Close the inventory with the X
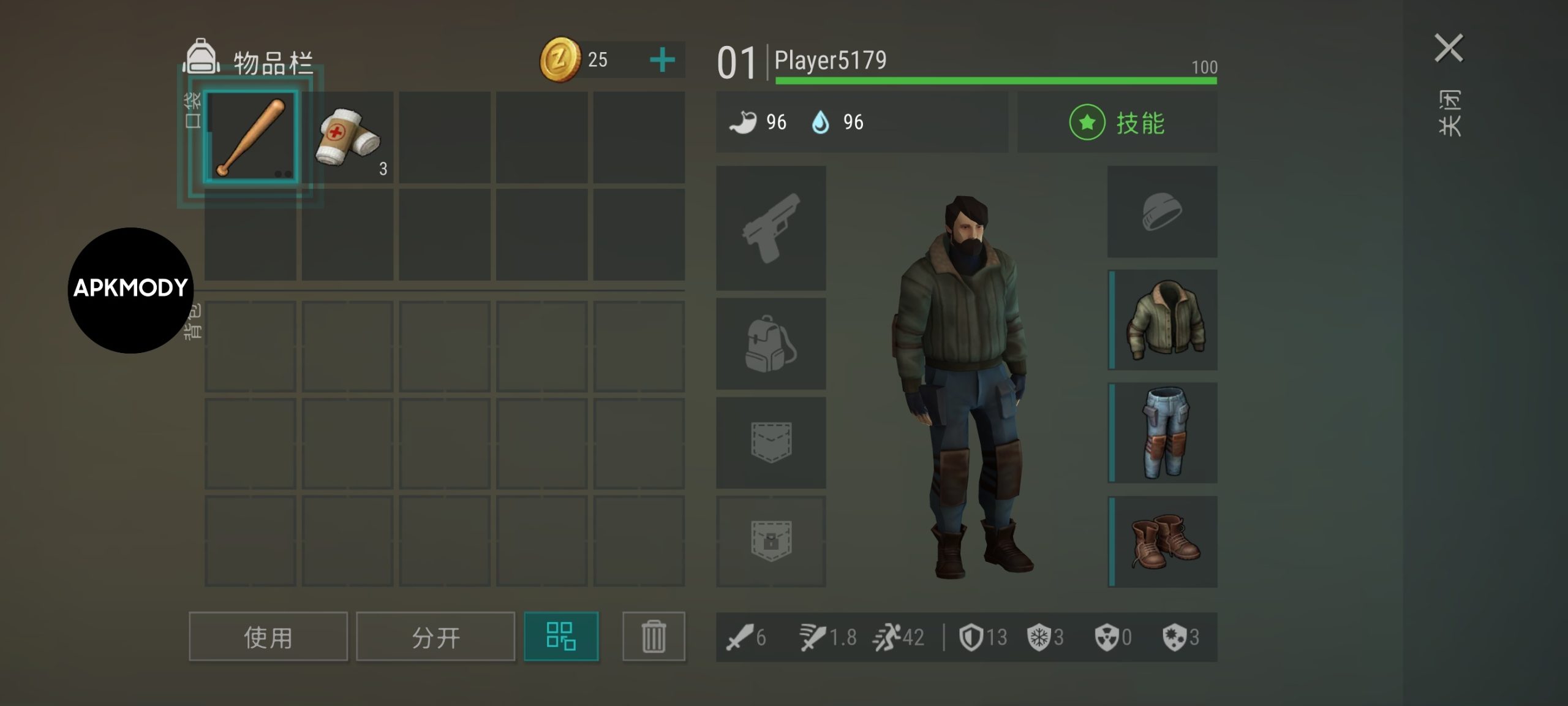Screen dimensions: 1568x706 click(x=1449, y=48)
